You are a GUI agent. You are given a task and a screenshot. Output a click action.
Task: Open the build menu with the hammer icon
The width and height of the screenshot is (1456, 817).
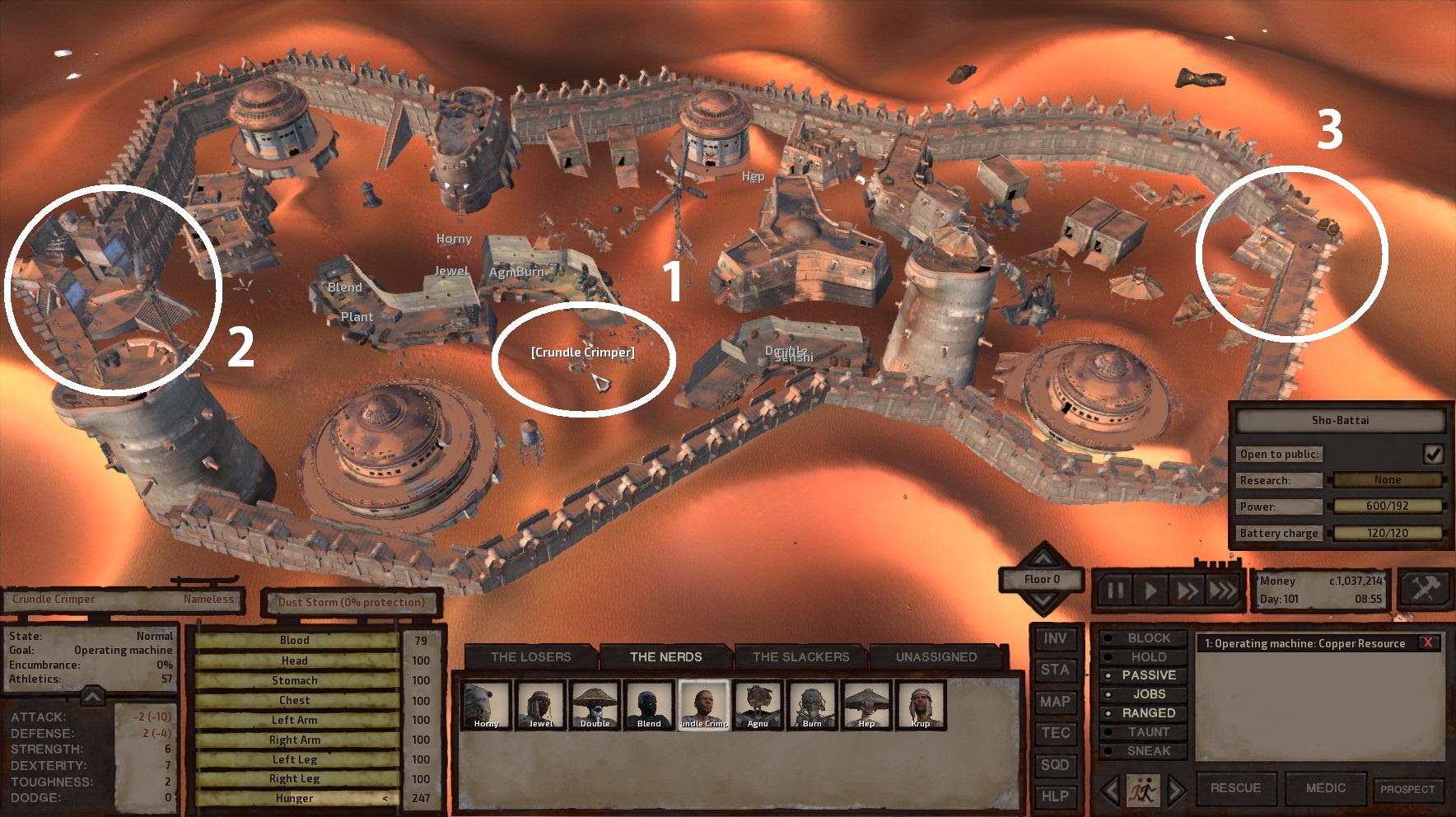(x=1424, y=591)
